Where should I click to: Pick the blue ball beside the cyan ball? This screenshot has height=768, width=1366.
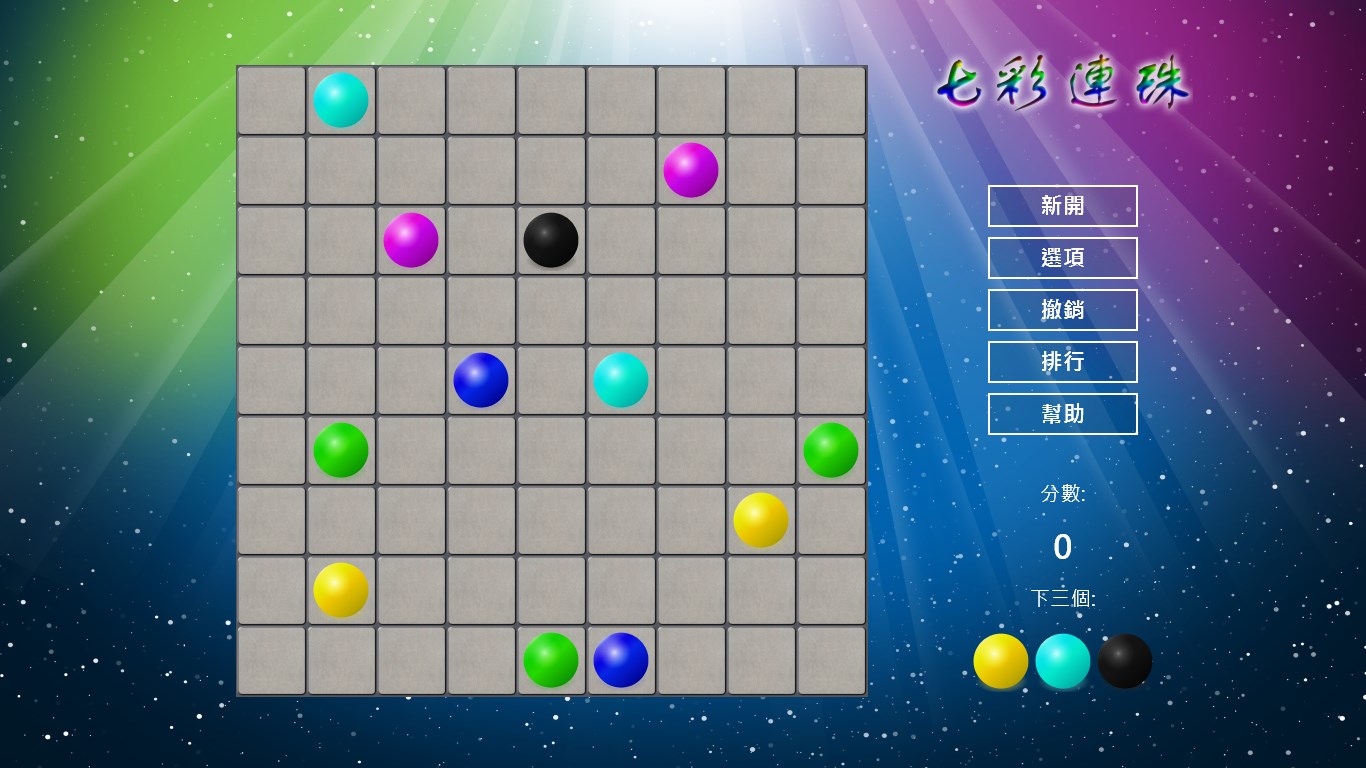coord(481,380)
